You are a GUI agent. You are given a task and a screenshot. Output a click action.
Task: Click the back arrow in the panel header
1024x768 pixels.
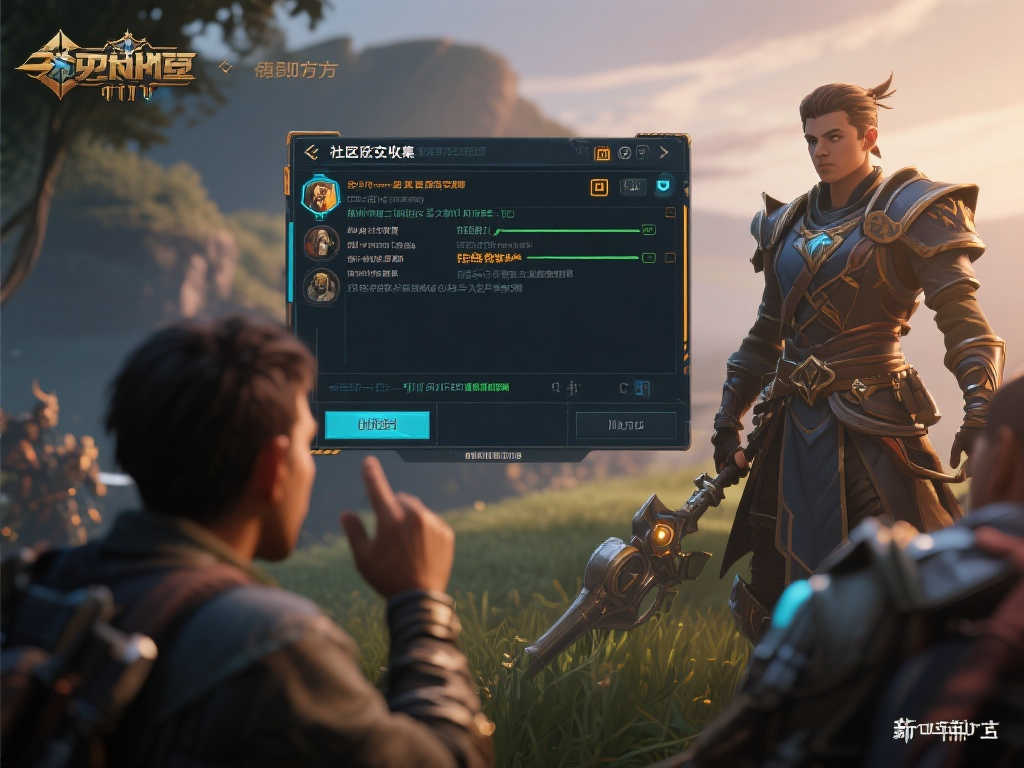[x=311, y=152]
